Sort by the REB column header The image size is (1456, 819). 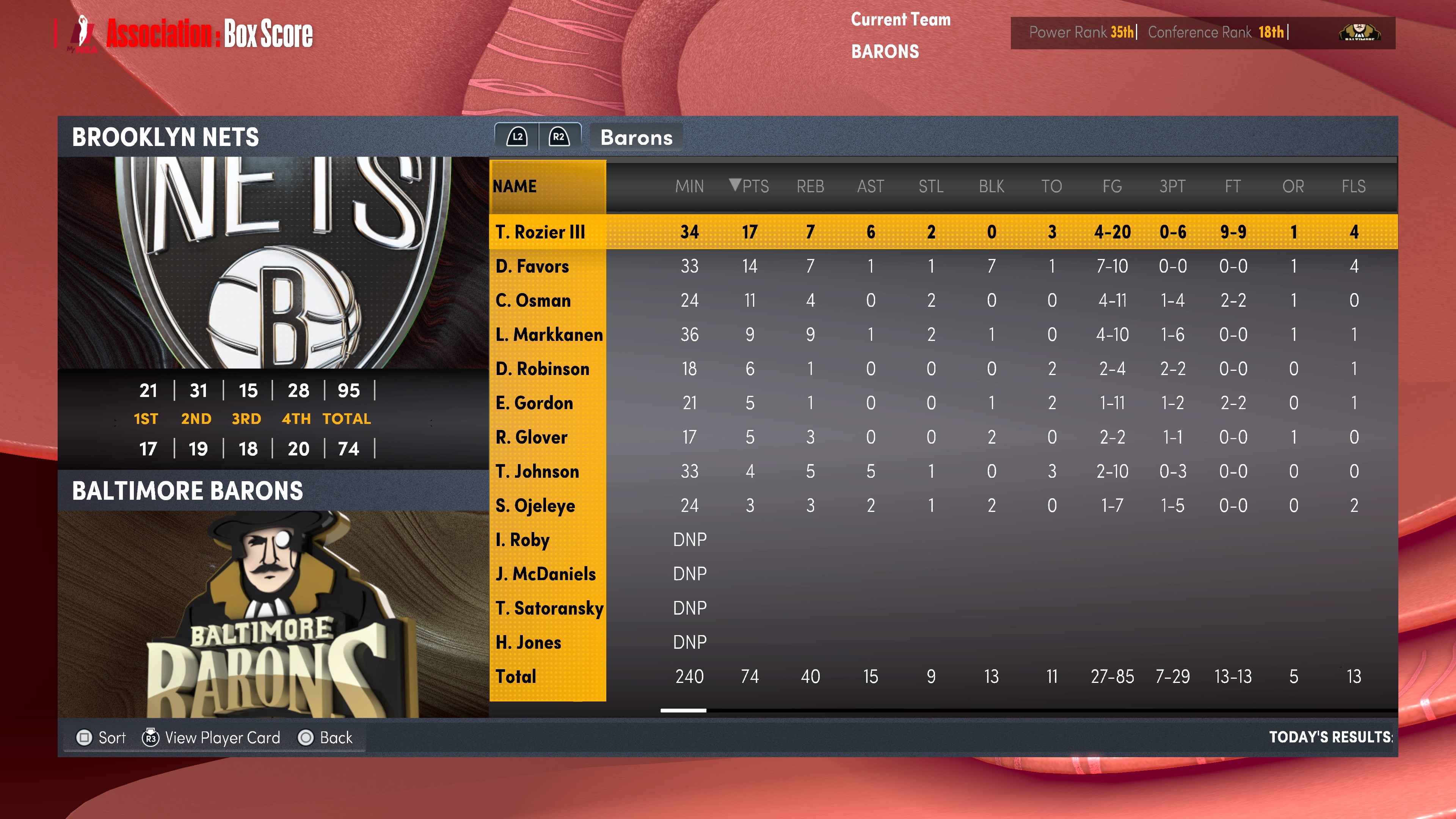810,186
